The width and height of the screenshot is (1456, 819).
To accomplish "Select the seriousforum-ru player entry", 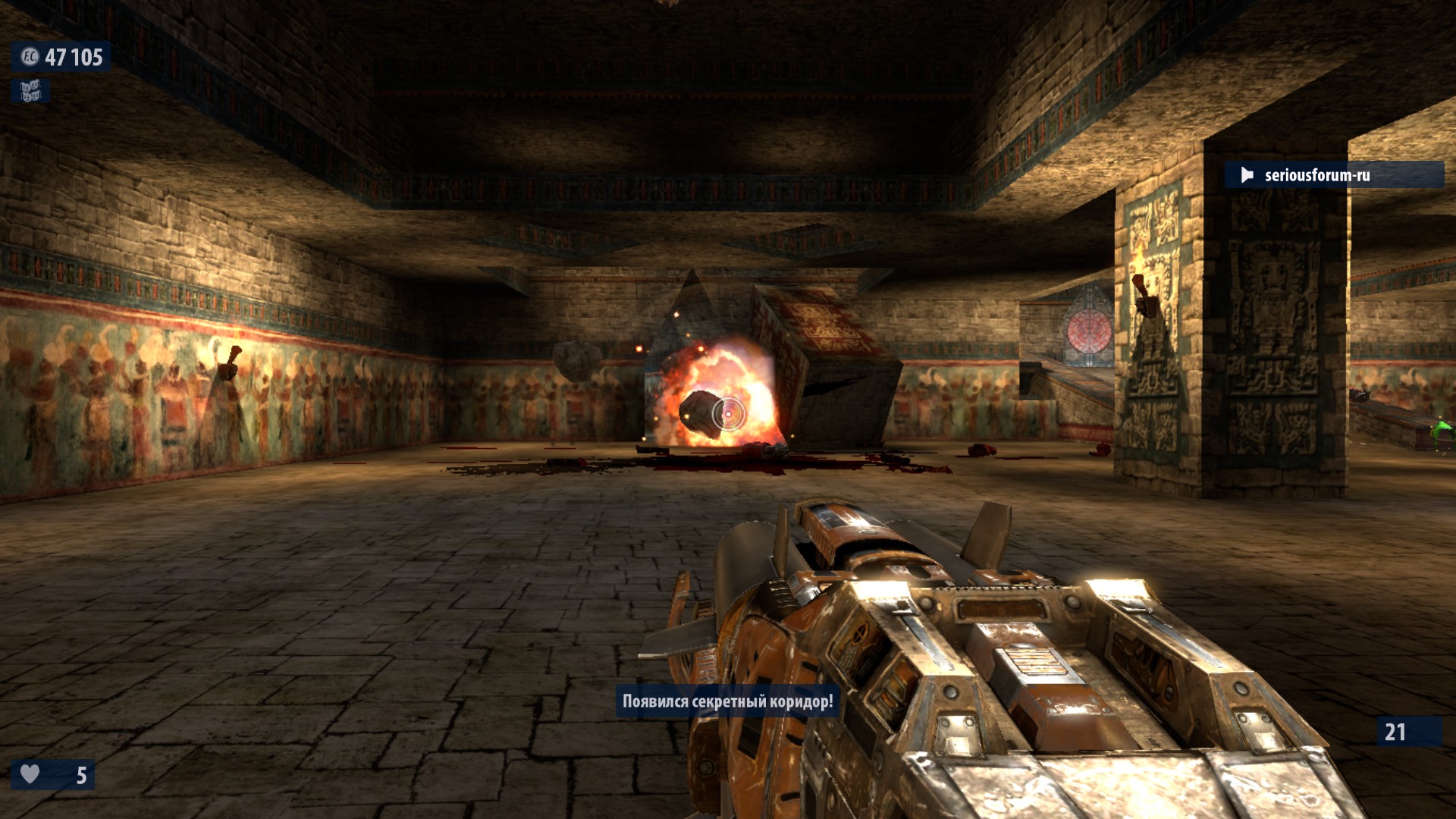I will tap(1332, 175).
